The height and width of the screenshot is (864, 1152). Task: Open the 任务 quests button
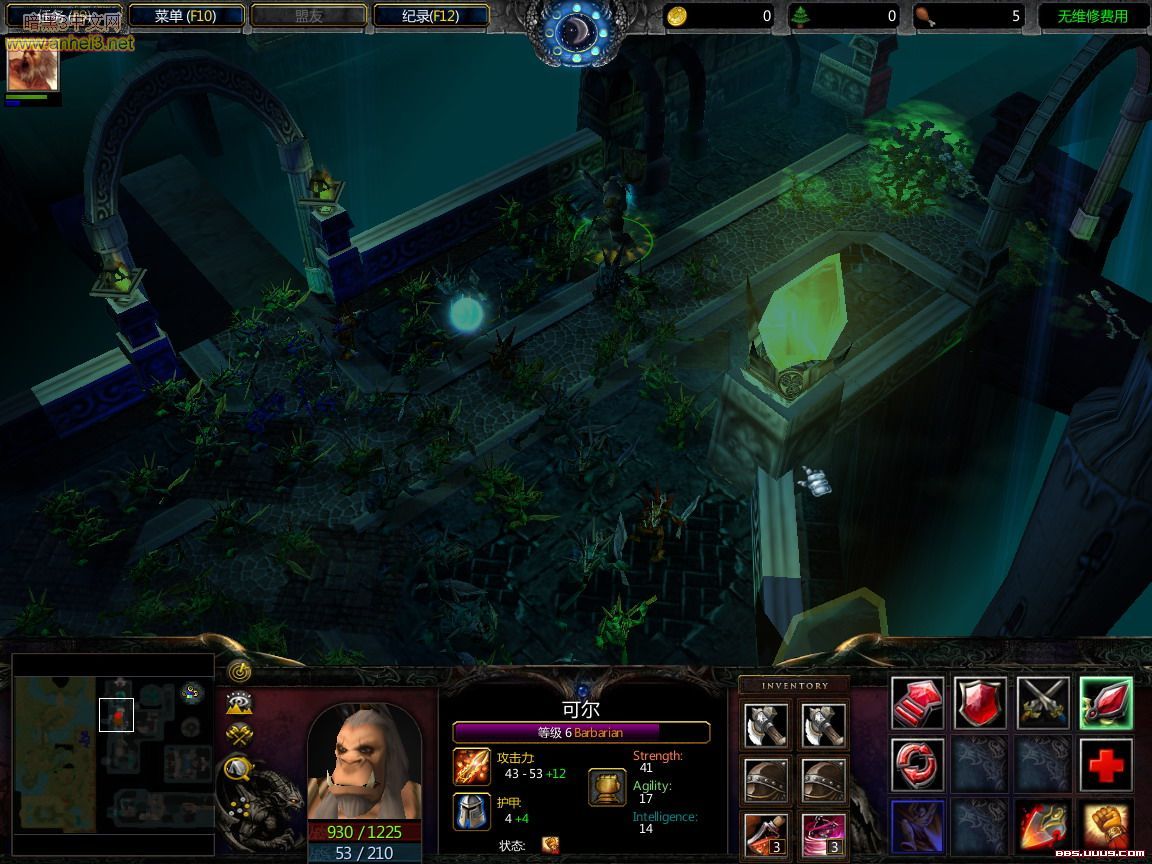click(64, 16)
